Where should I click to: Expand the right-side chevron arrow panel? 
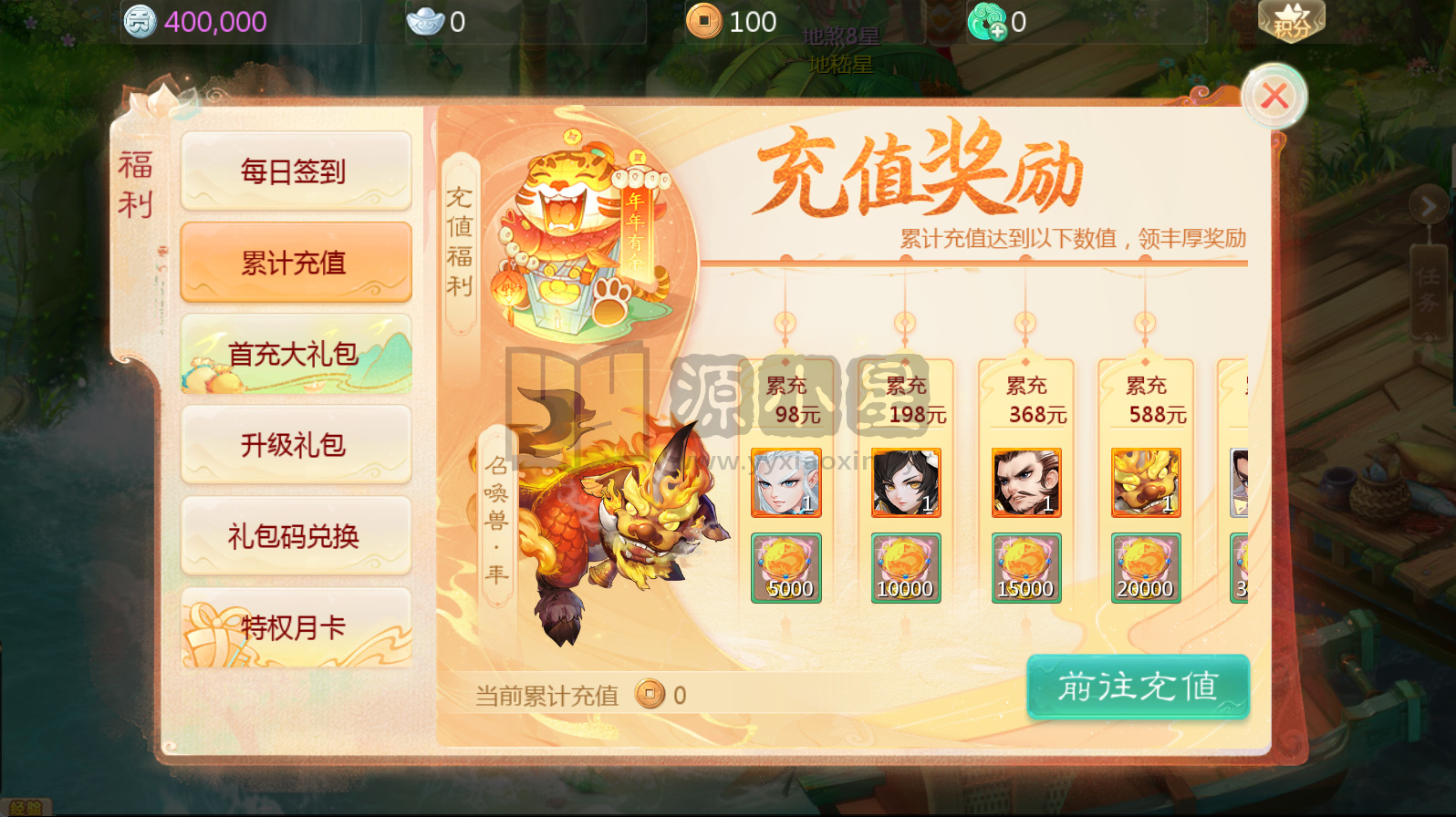click(x=1430, y=205)
